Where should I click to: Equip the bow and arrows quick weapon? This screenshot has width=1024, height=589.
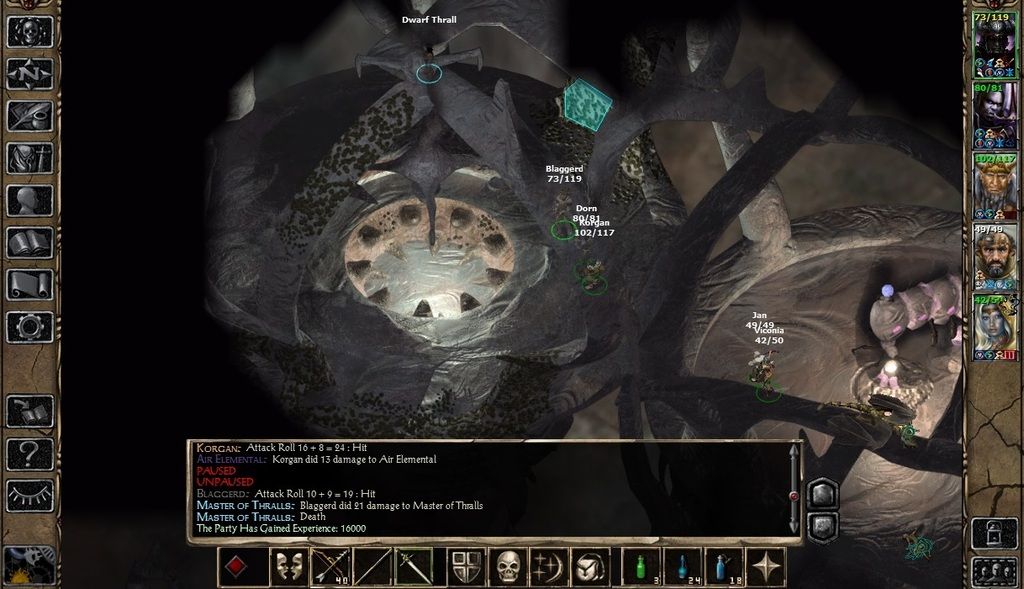331,567
